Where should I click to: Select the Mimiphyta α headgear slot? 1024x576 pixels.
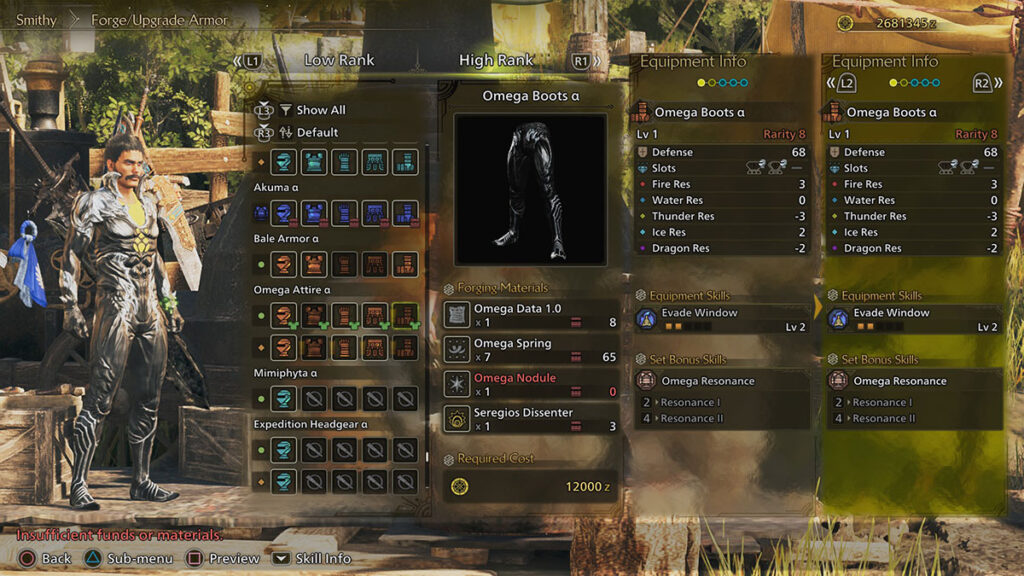pyautogui.click(x=285, y=400)
